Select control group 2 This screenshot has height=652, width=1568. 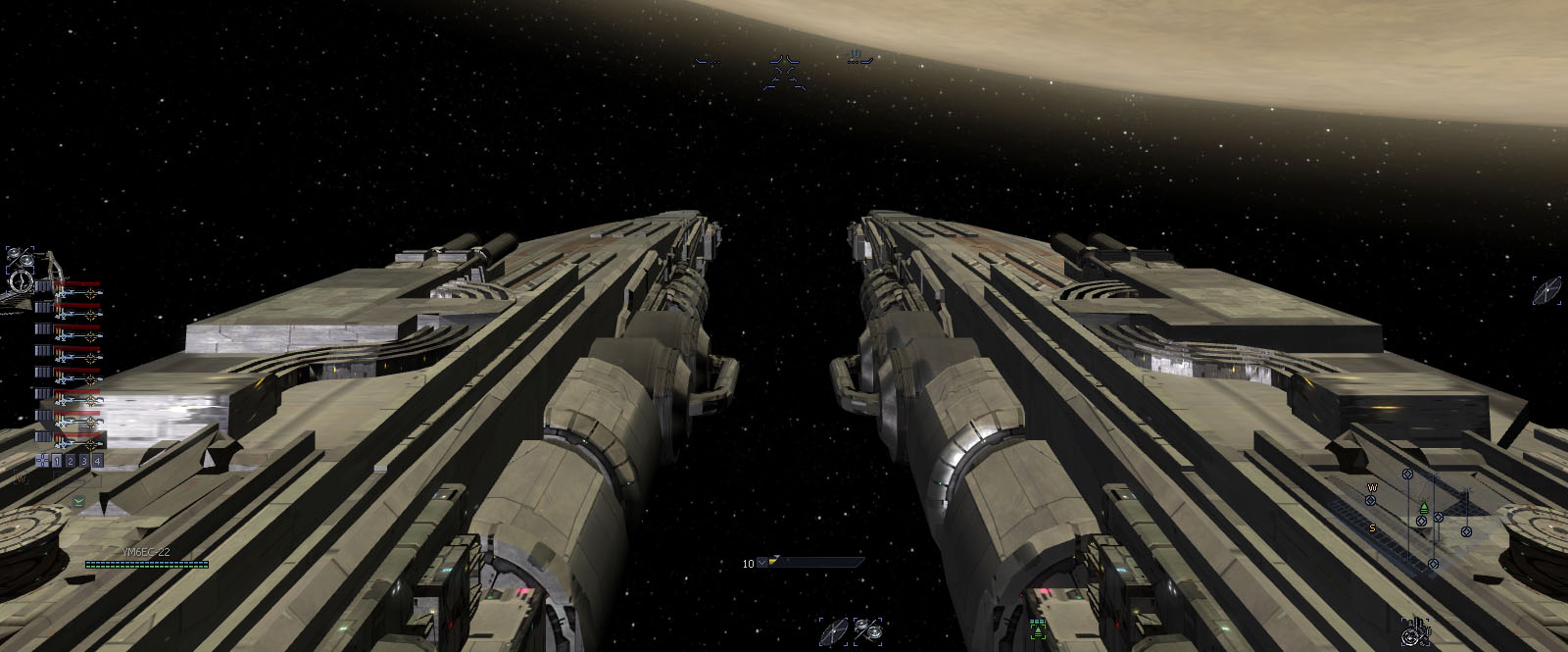pos(71,461)
